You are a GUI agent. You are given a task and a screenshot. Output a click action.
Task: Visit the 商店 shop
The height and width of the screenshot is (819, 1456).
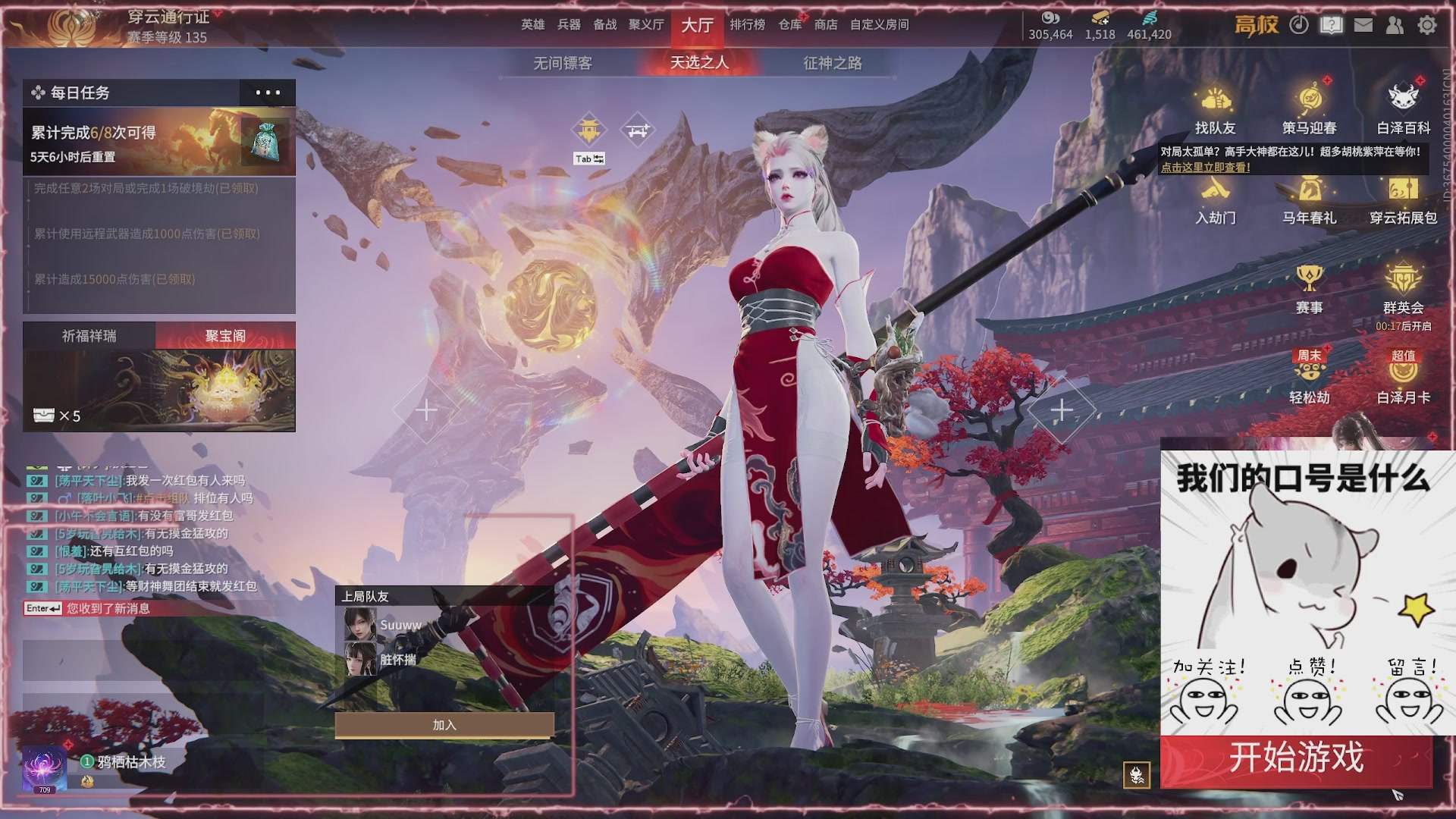(x=826, y=25)
